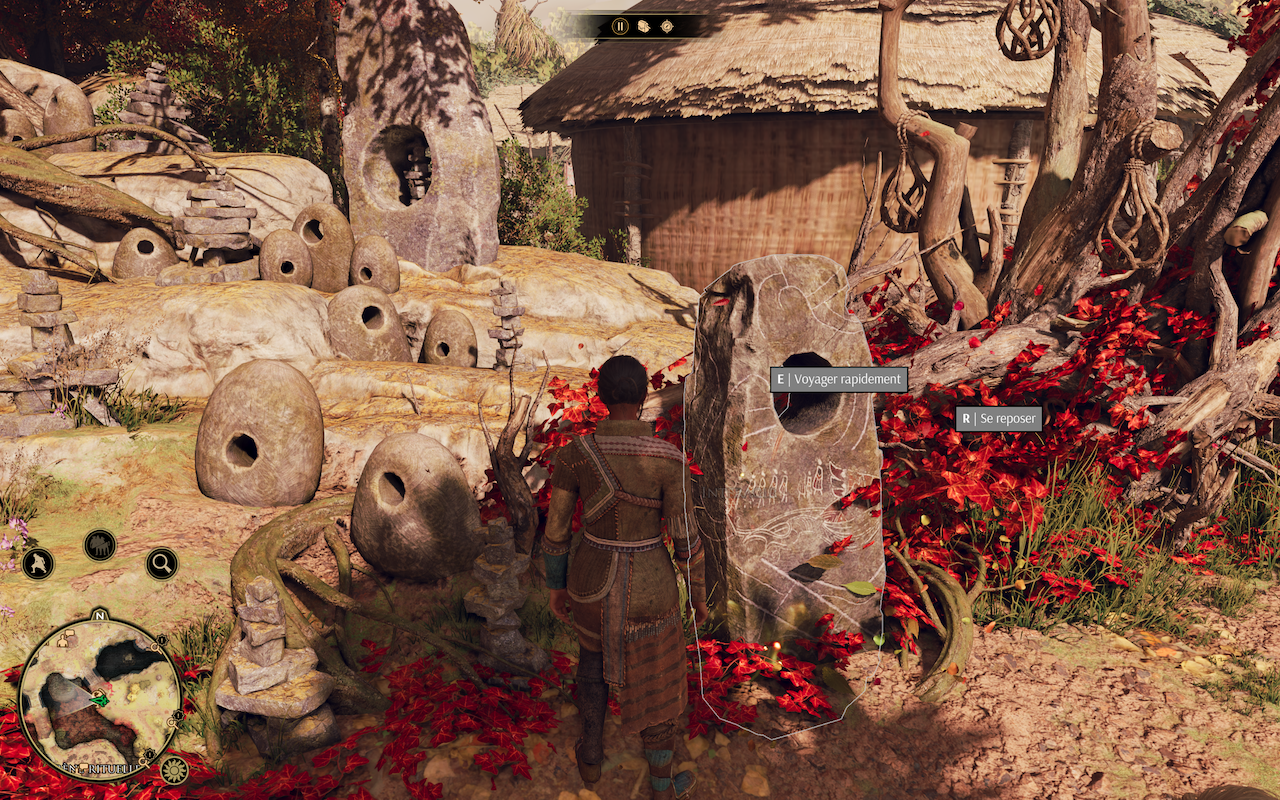
Task: Activate the magnifying glass search icon
Action: point(162,564)
